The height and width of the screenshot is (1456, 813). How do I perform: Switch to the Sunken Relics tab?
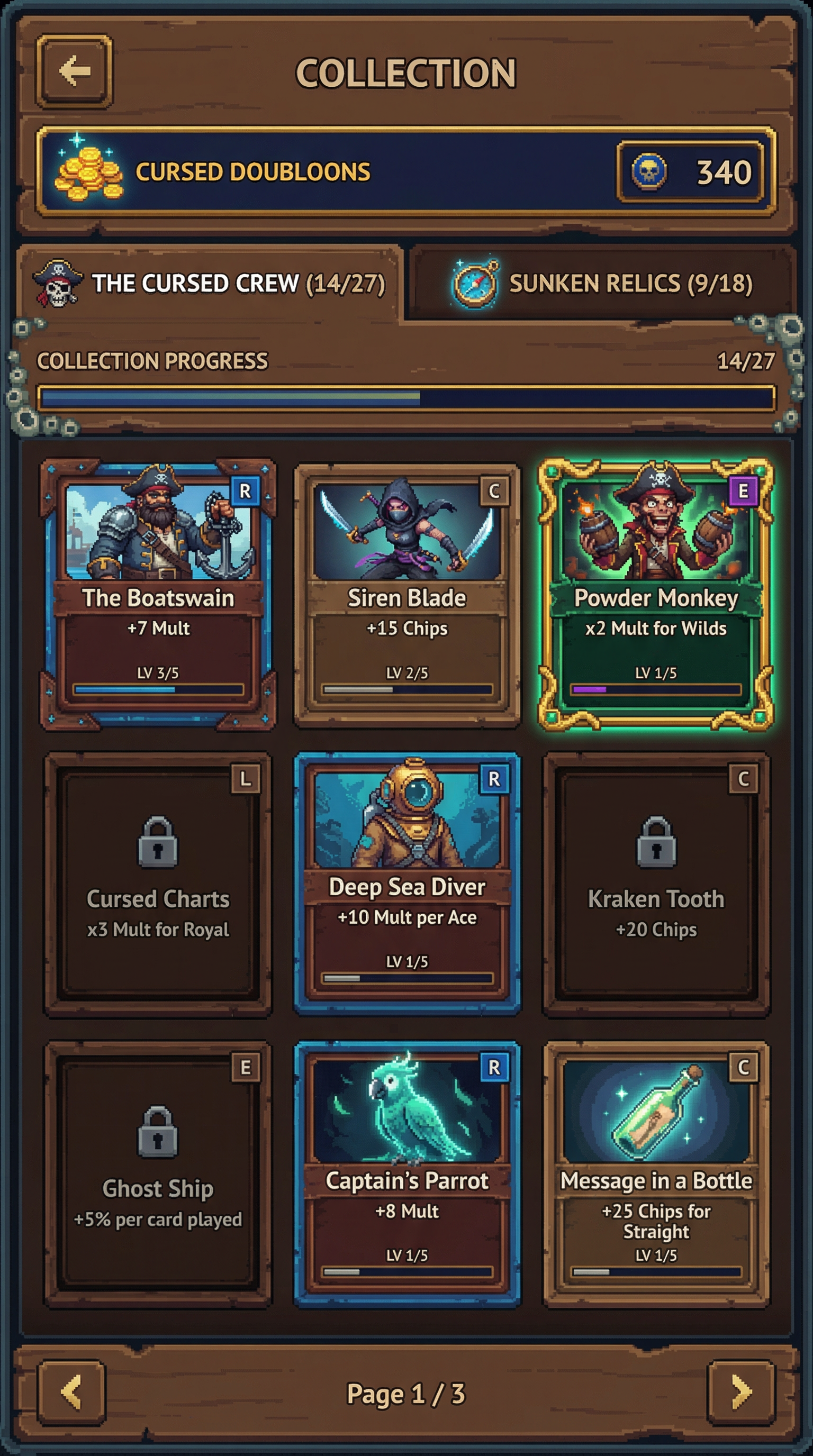(x=603, y=283)
